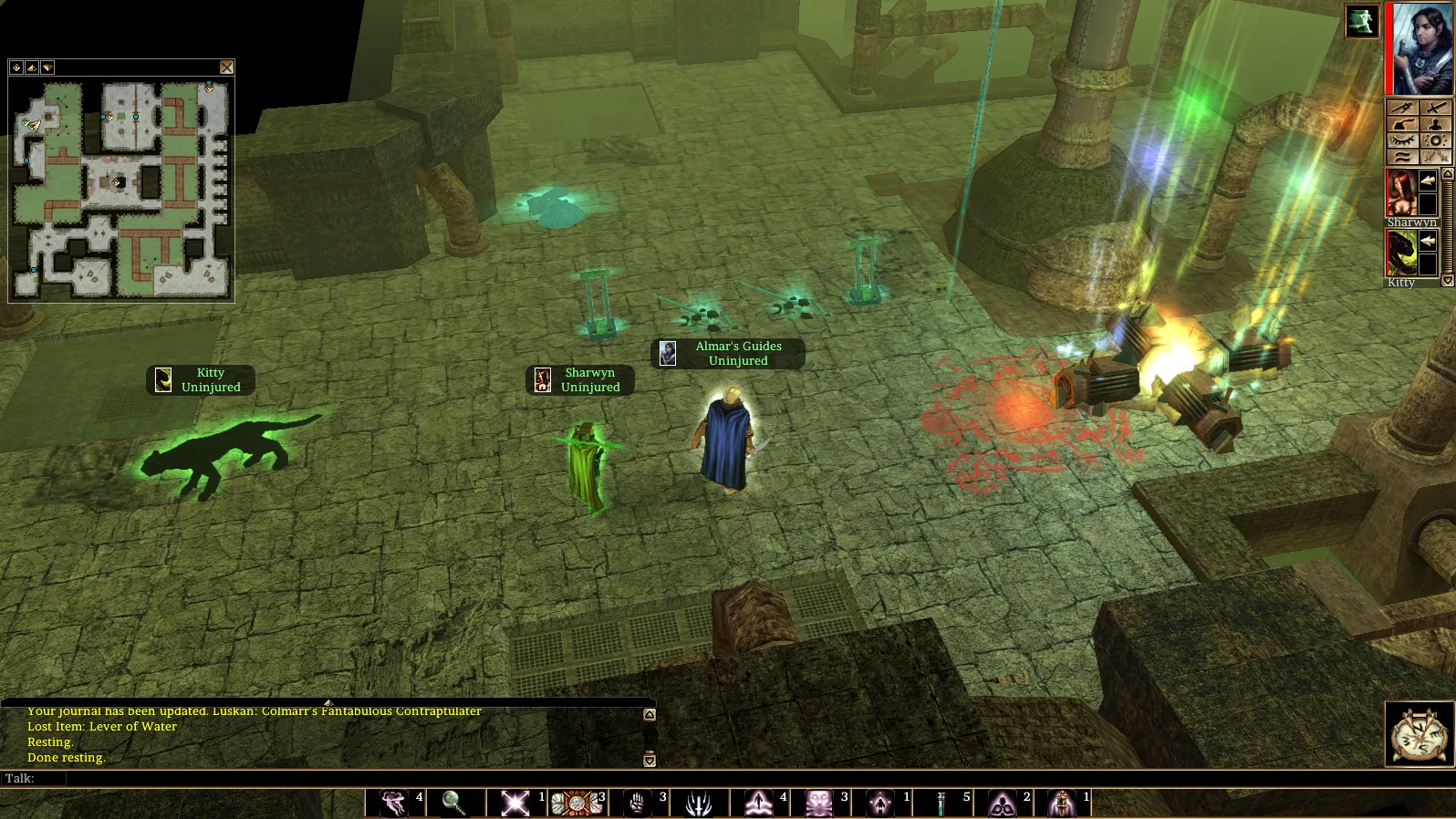Use the lantern item quickslot
The height and width of the screenshot is (819, 1456).
point(1062,803)
